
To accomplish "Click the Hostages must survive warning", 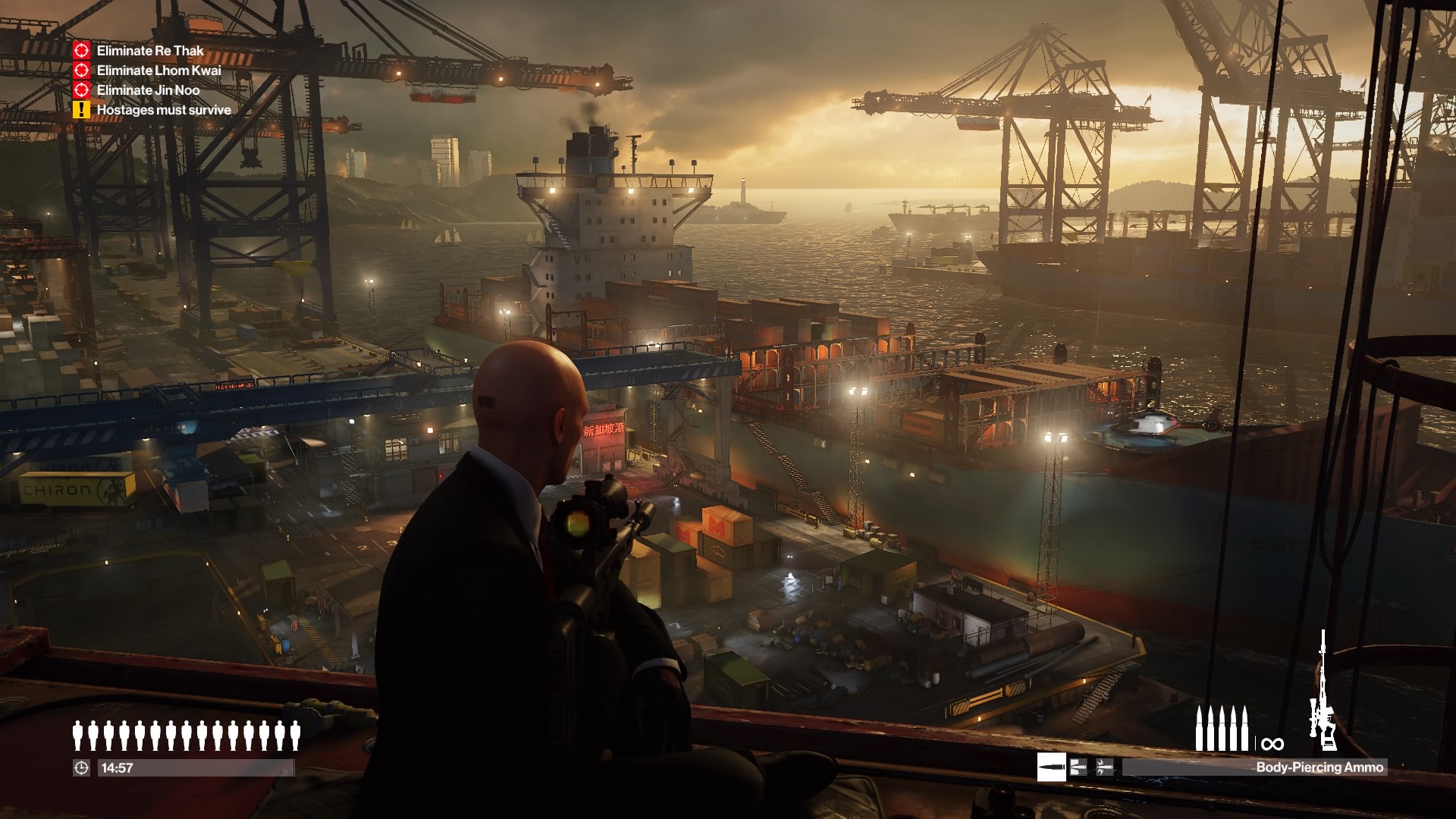I will [163, 110].
